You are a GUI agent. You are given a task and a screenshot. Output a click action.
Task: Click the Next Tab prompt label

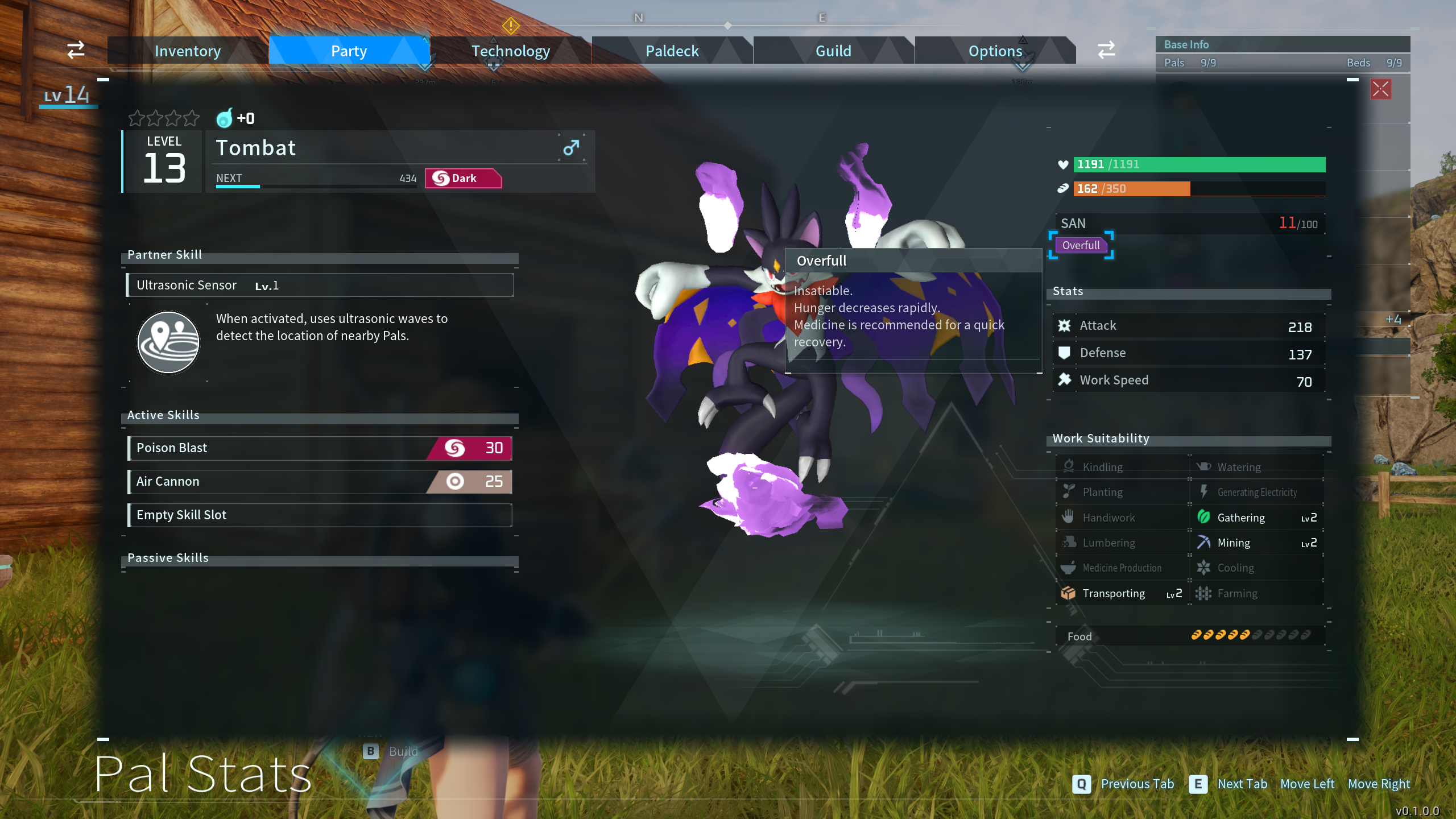tap(1242, 784)
